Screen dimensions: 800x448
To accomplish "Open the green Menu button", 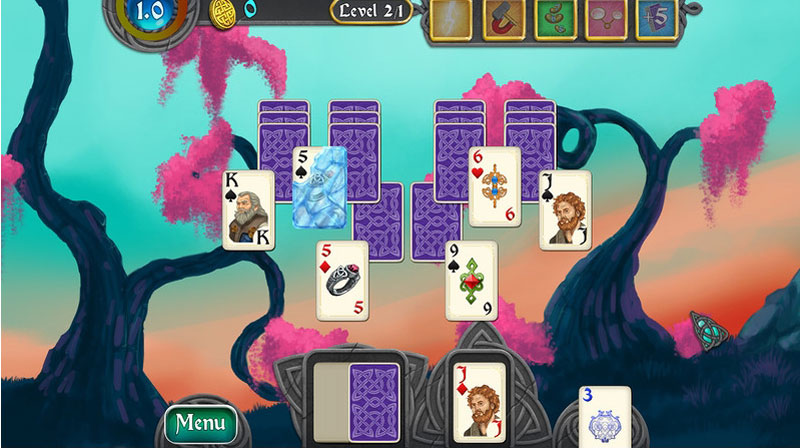I will tap(201, 423).
